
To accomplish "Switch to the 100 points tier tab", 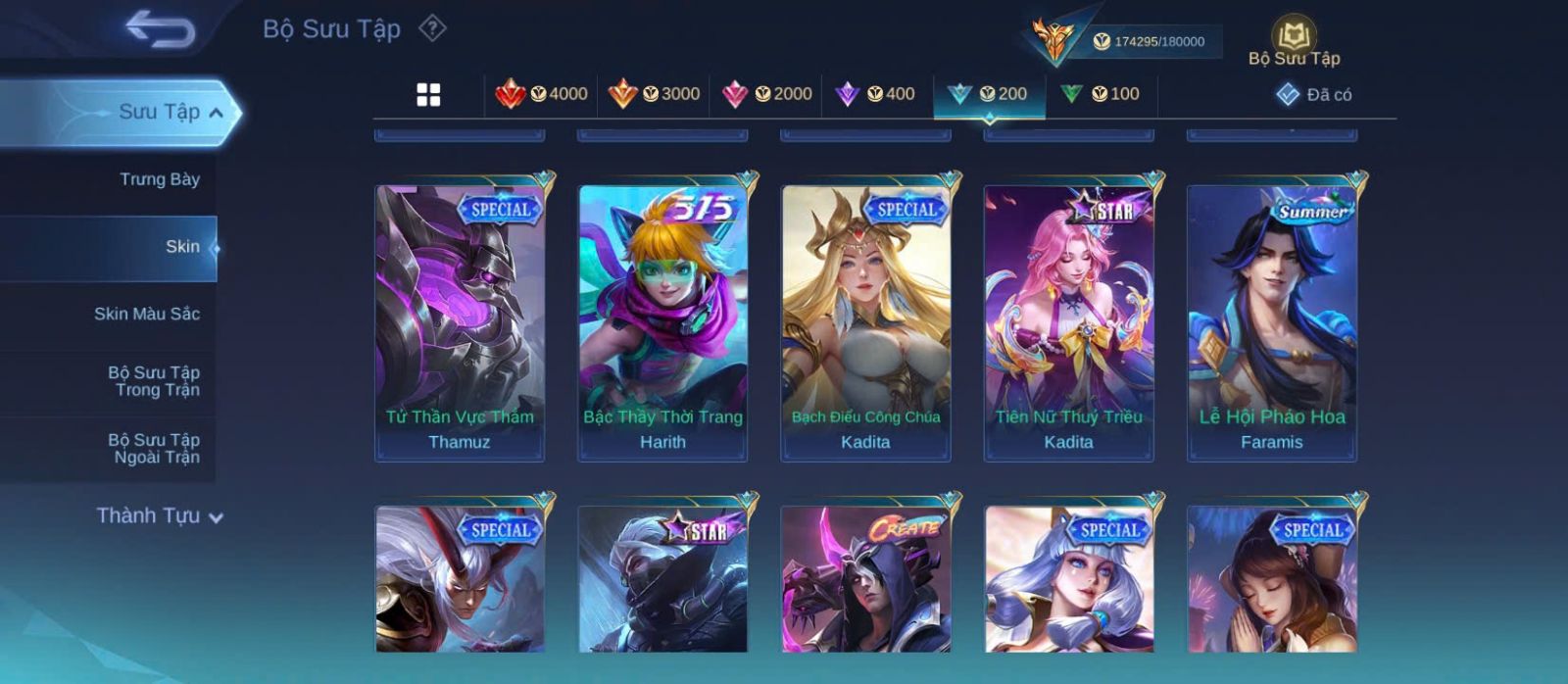I will tap(1100, 94).
